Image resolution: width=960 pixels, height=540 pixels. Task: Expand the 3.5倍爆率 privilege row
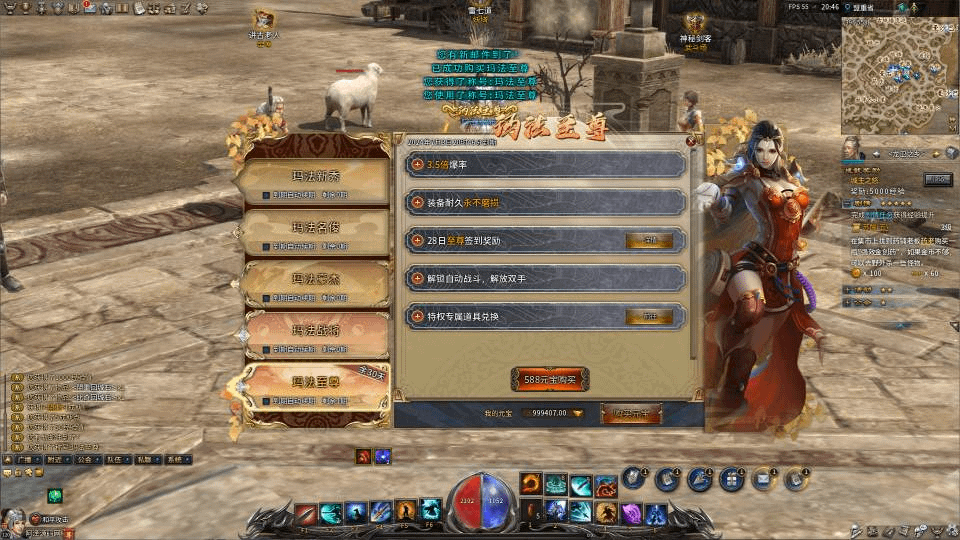pyautogui.click(x=418, y=164)
